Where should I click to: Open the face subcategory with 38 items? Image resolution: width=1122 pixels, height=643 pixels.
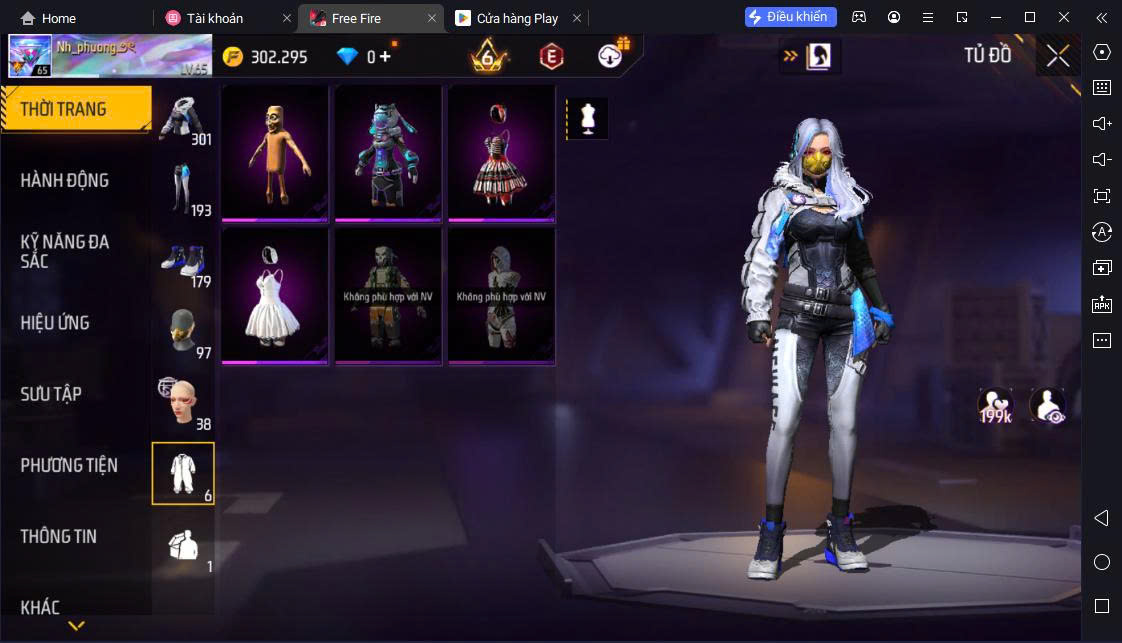[183, 403]
